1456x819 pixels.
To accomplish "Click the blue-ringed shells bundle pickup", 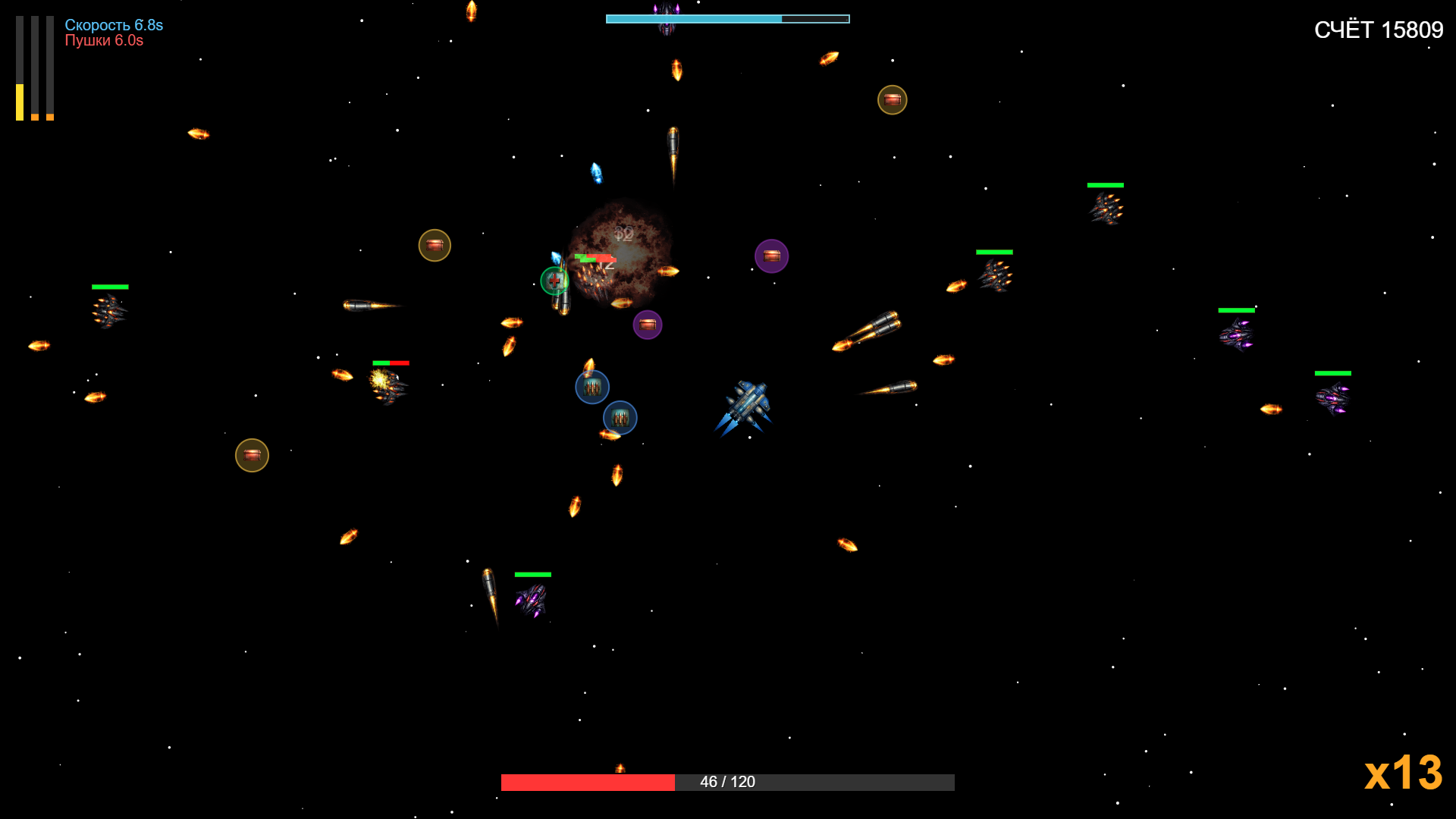I will pyautogui.click(x=592, y=387).
